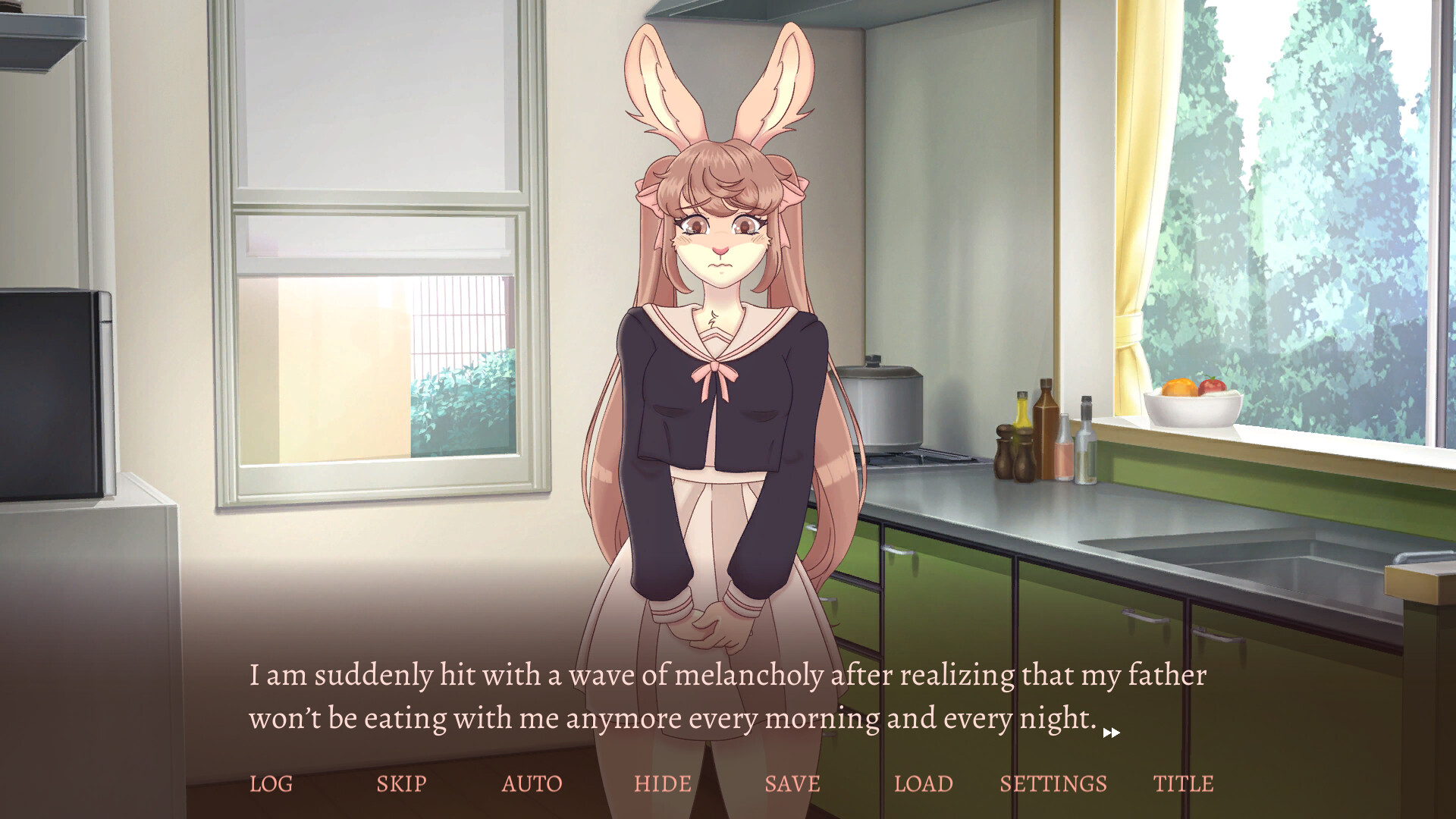Image resolution: width=1456 pixels, height=819 pixels.
Task: Open the SAVE screen
Action: (792, 783)
